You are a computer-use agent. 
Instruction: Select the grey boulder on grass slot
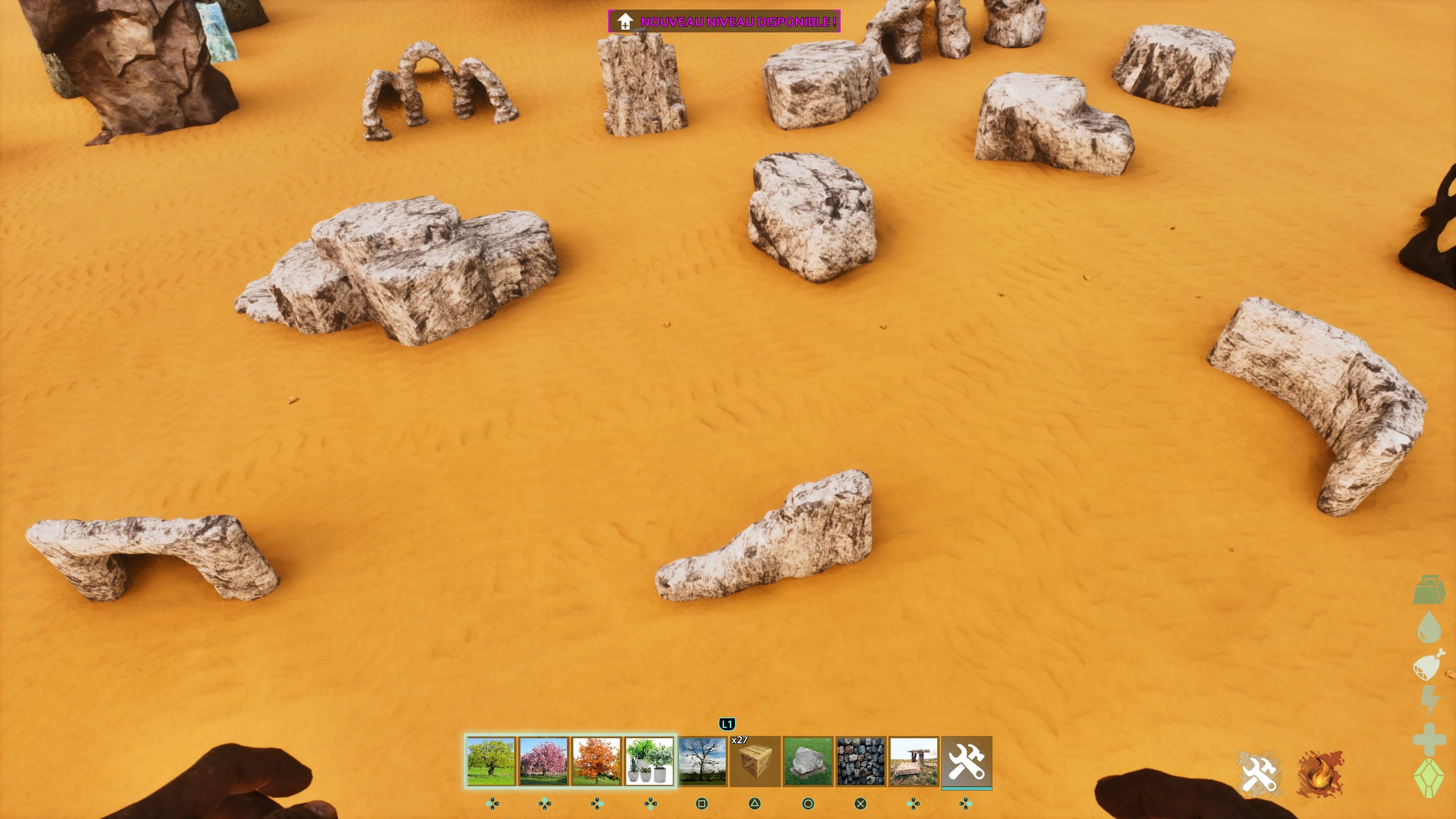point(808,761)
